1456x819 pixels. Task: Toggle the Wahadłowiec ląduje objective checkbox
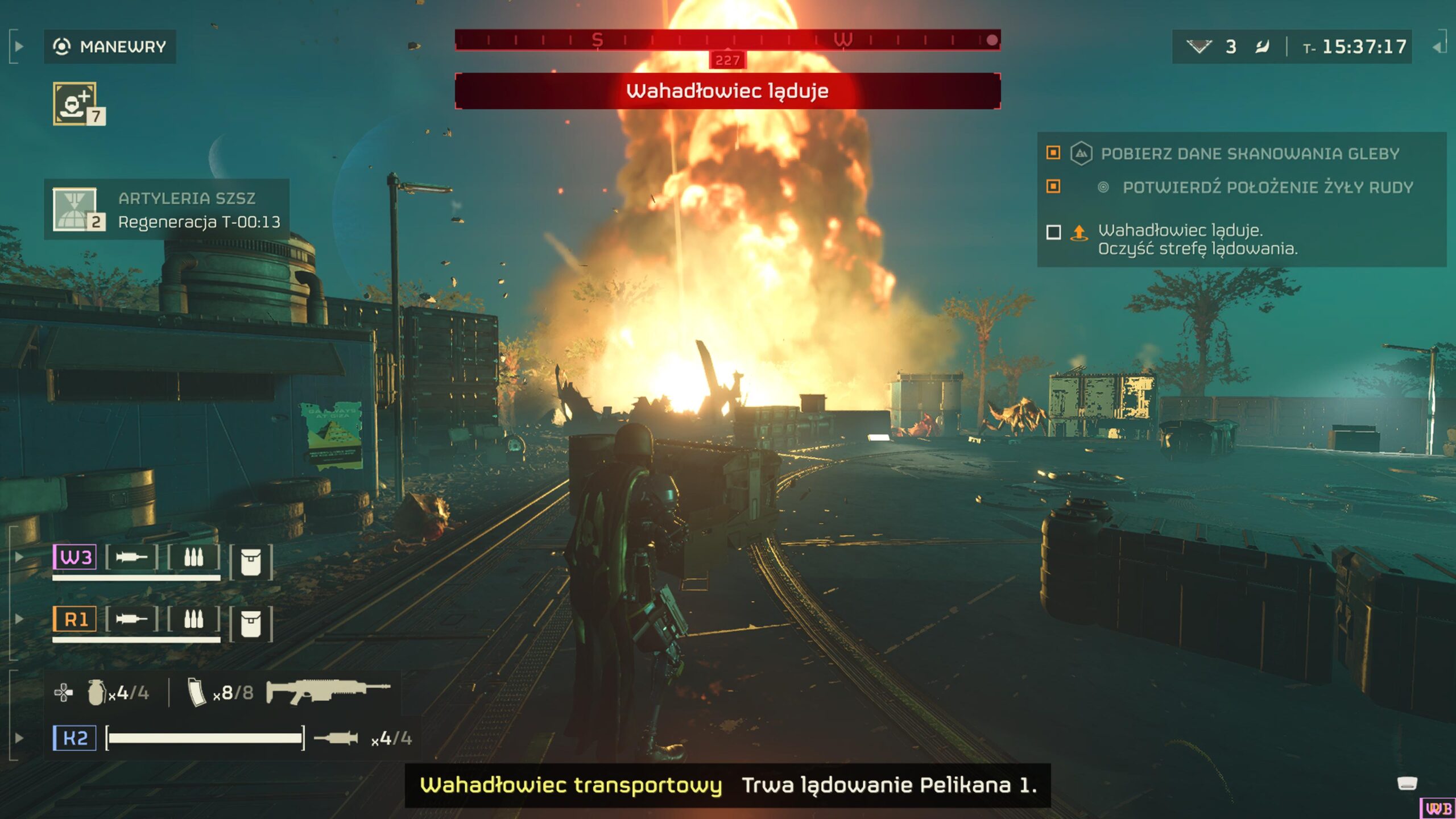point(1053,232)
